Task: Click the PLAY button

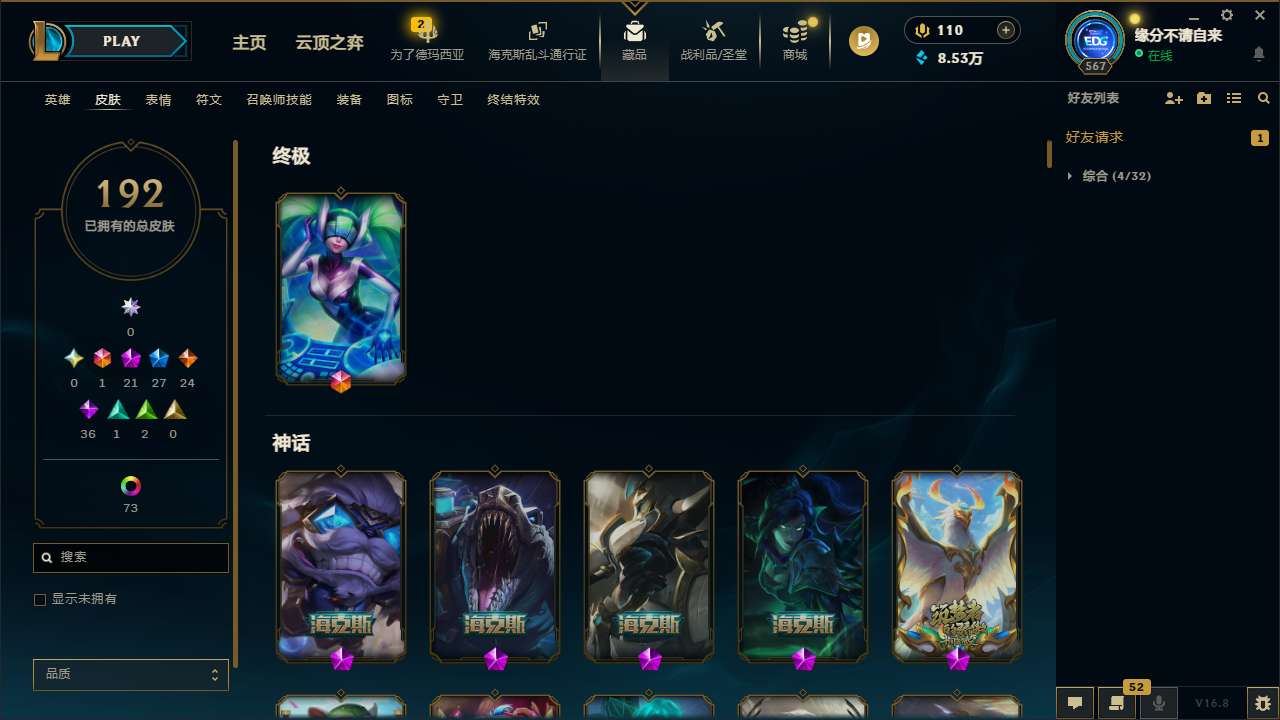Action: point(120,41)
